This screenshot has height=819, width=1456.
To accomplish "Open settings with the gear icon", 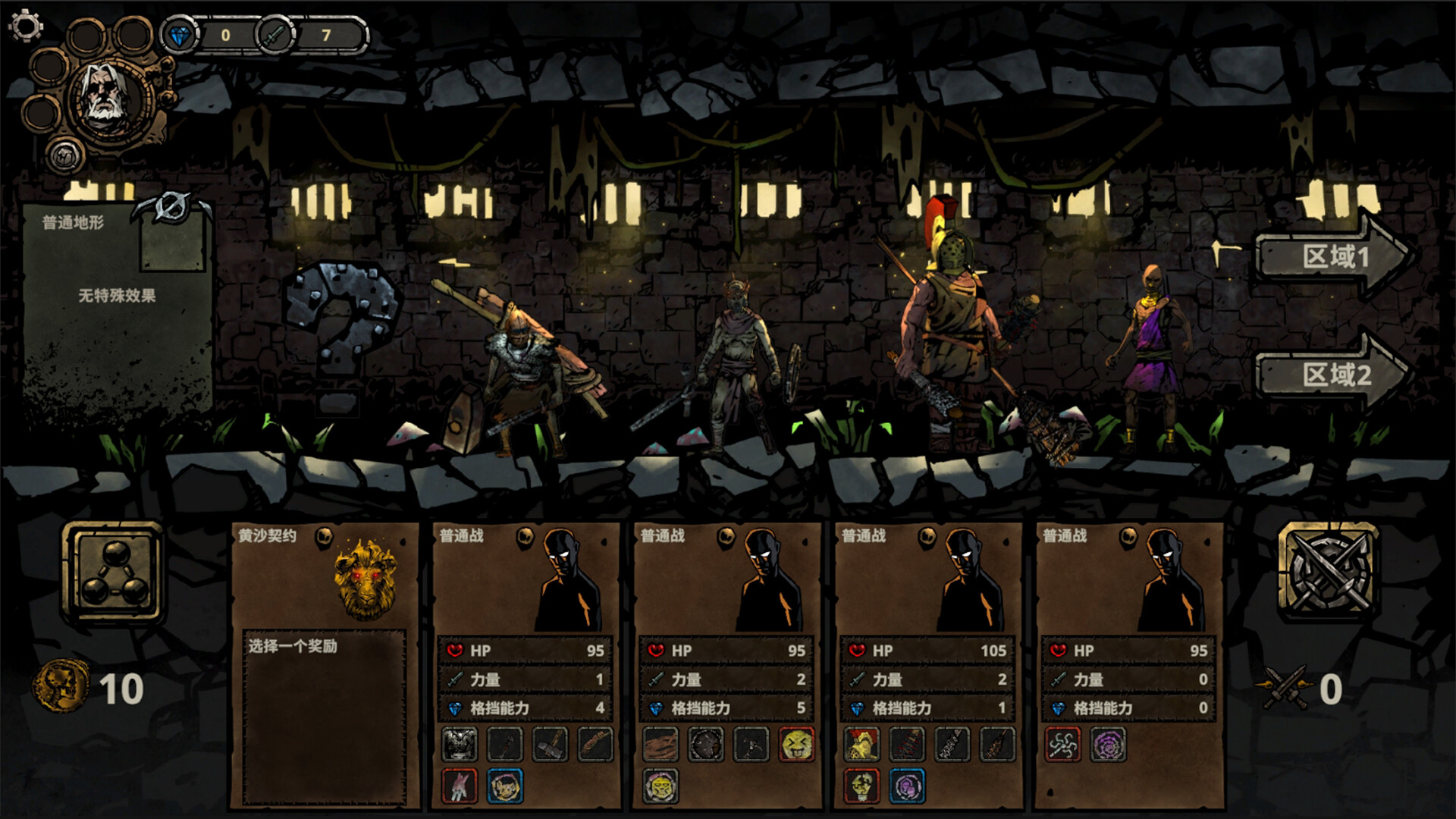I will [x=26, y=26].
